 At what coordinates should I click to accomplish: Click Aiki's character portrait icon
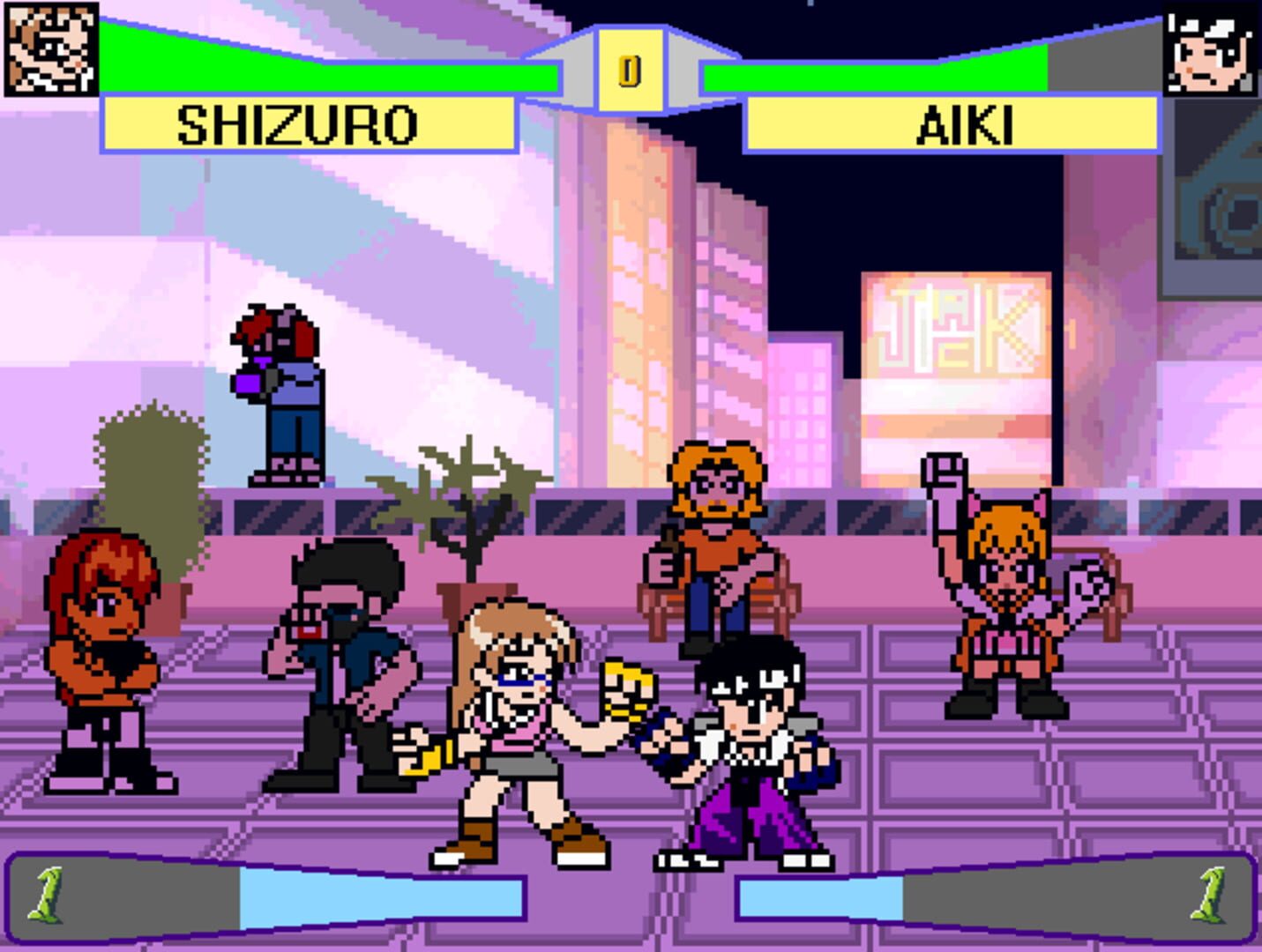click(x=1212, y=50)
